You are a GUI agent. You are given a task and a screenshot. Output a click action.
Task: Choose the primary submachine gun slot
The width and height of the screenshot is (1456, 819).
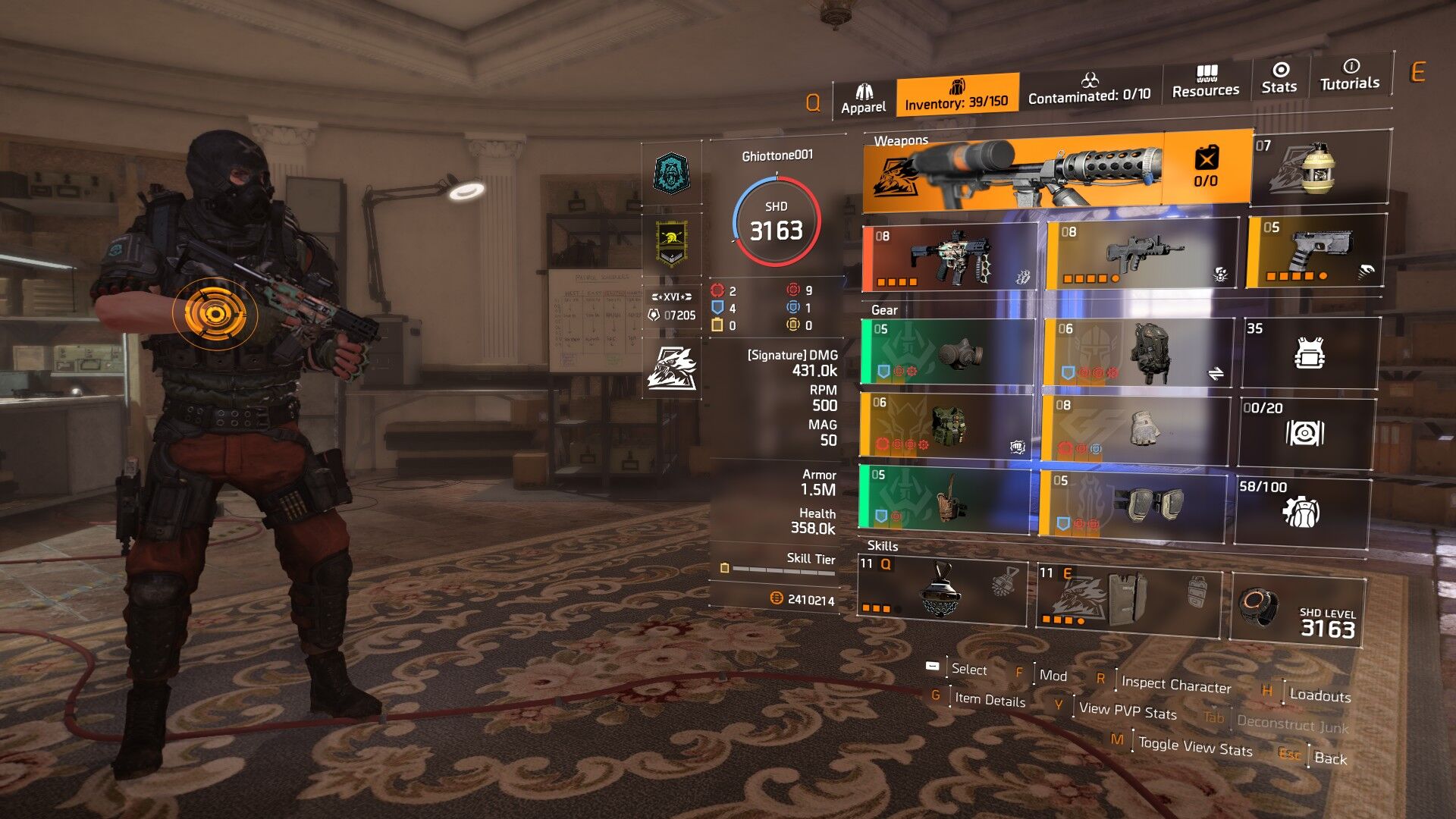(x=949, y=258)
